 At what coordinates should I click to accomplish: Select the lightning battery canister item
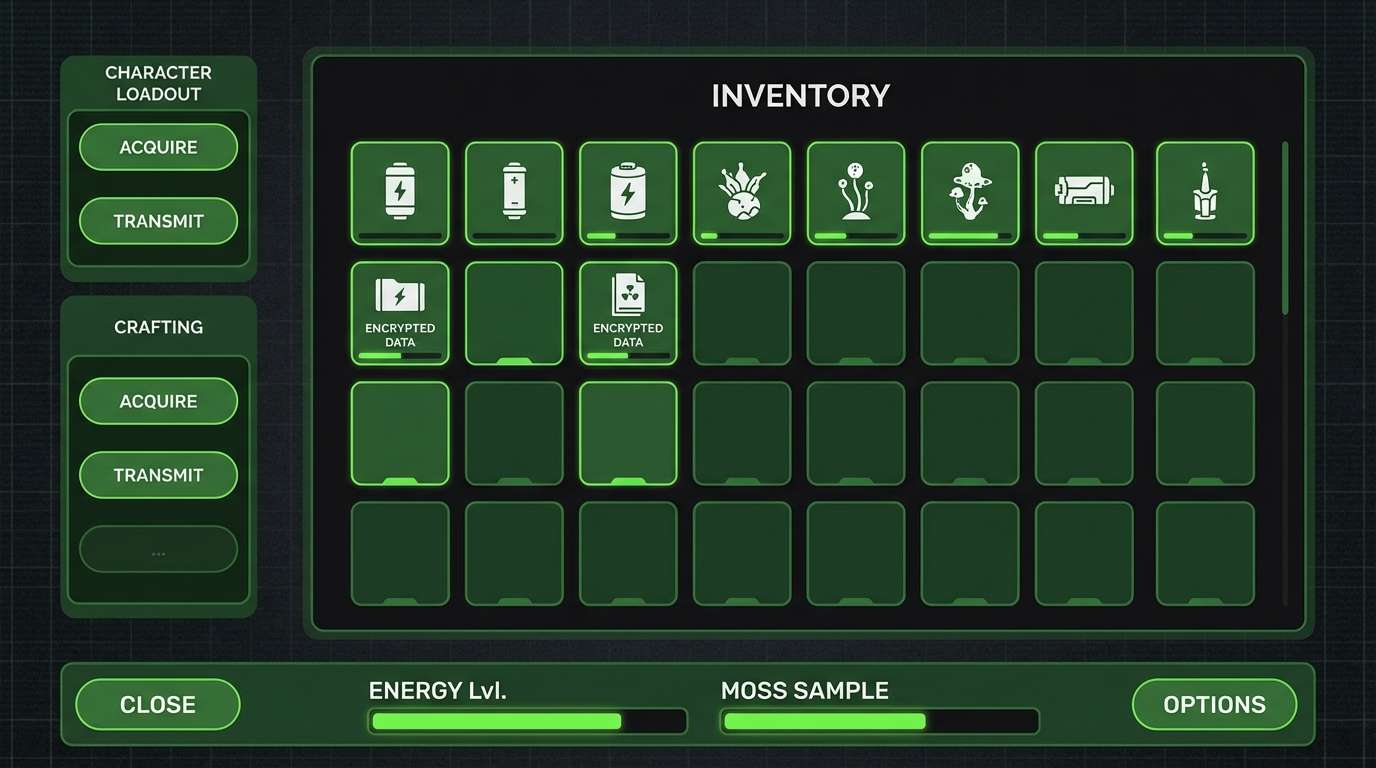coord(399,192)
